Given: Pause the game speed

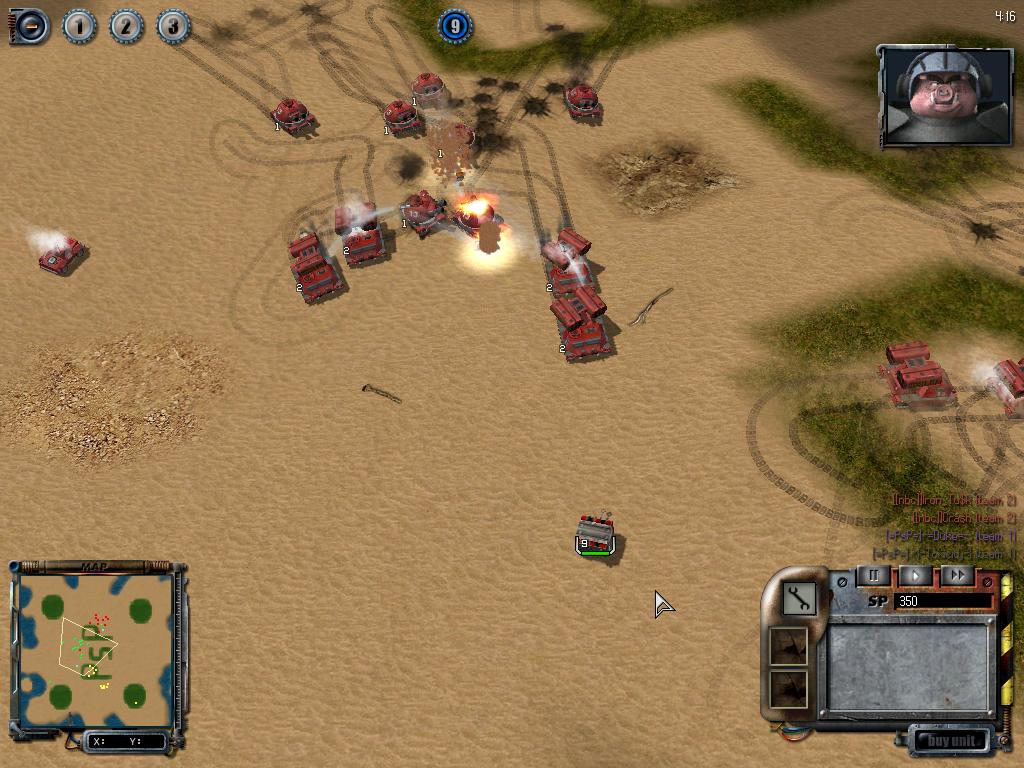Looking at the screenshot, I should [872, 576].
